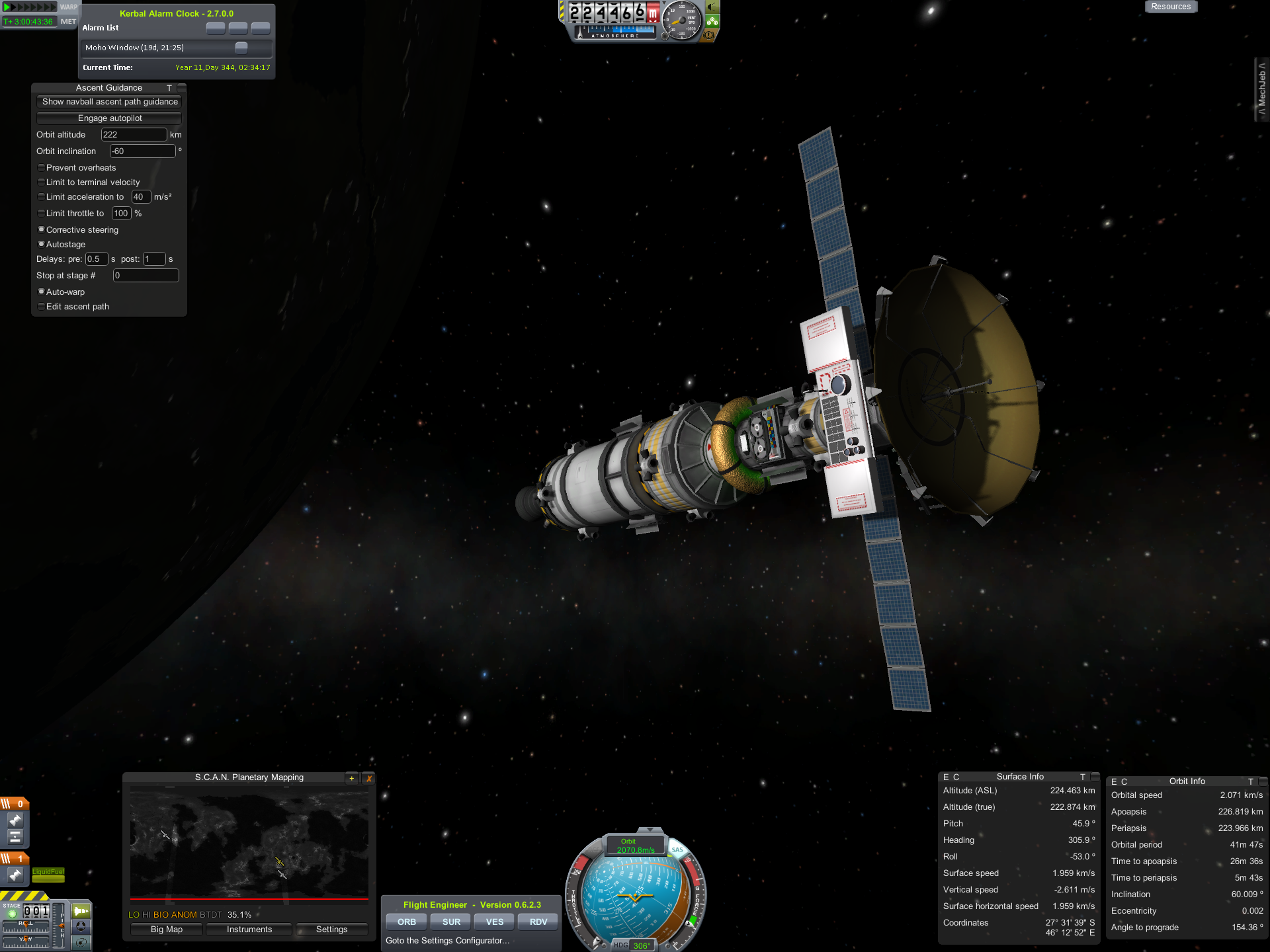Click the Orbit inclination input

pyautogui.click(x=142, y=151)
